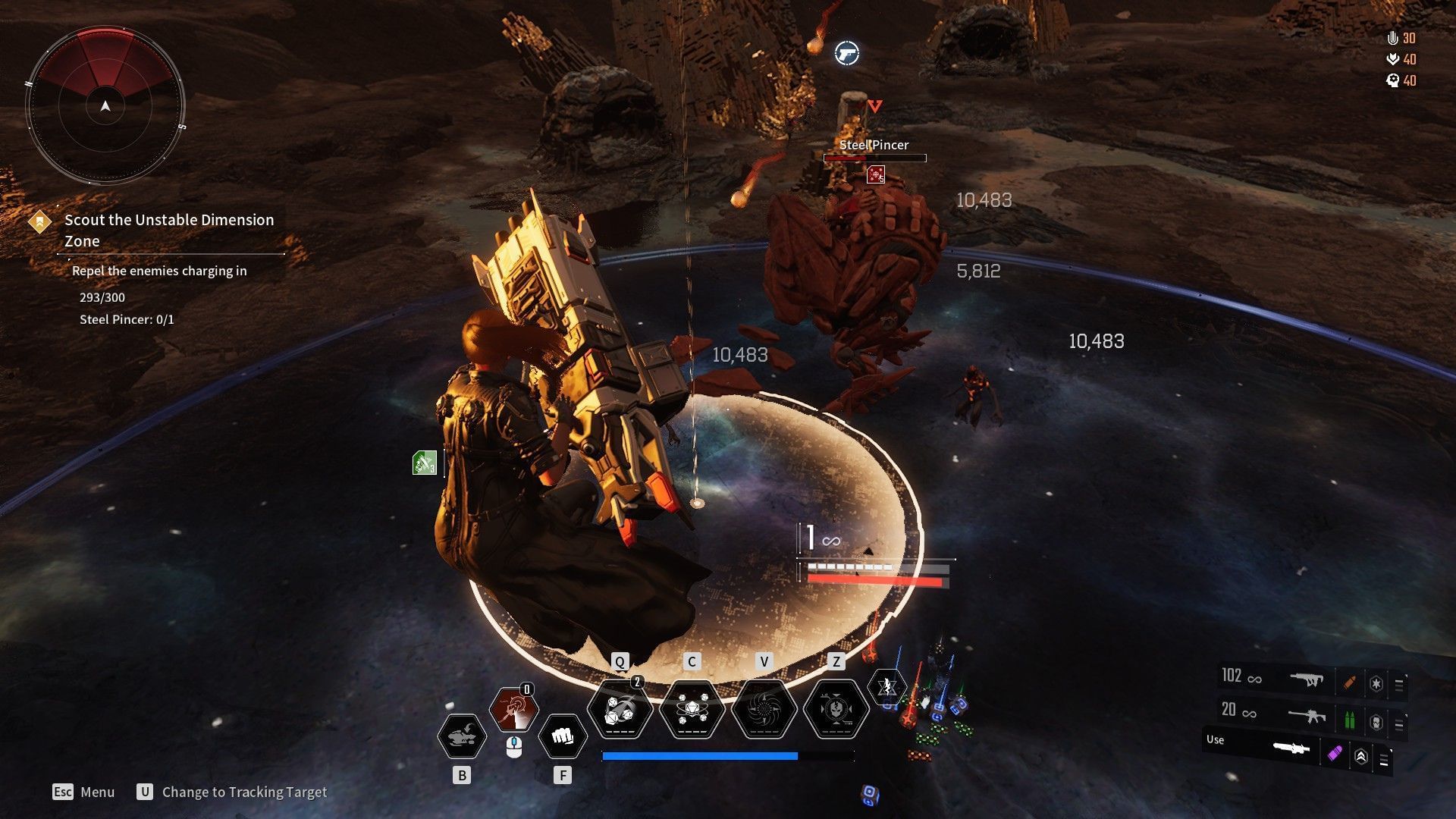Click the pistol marker icon
Image resolution: width=1456 pixels, height=819 pixels.
(x=846, y=53)
